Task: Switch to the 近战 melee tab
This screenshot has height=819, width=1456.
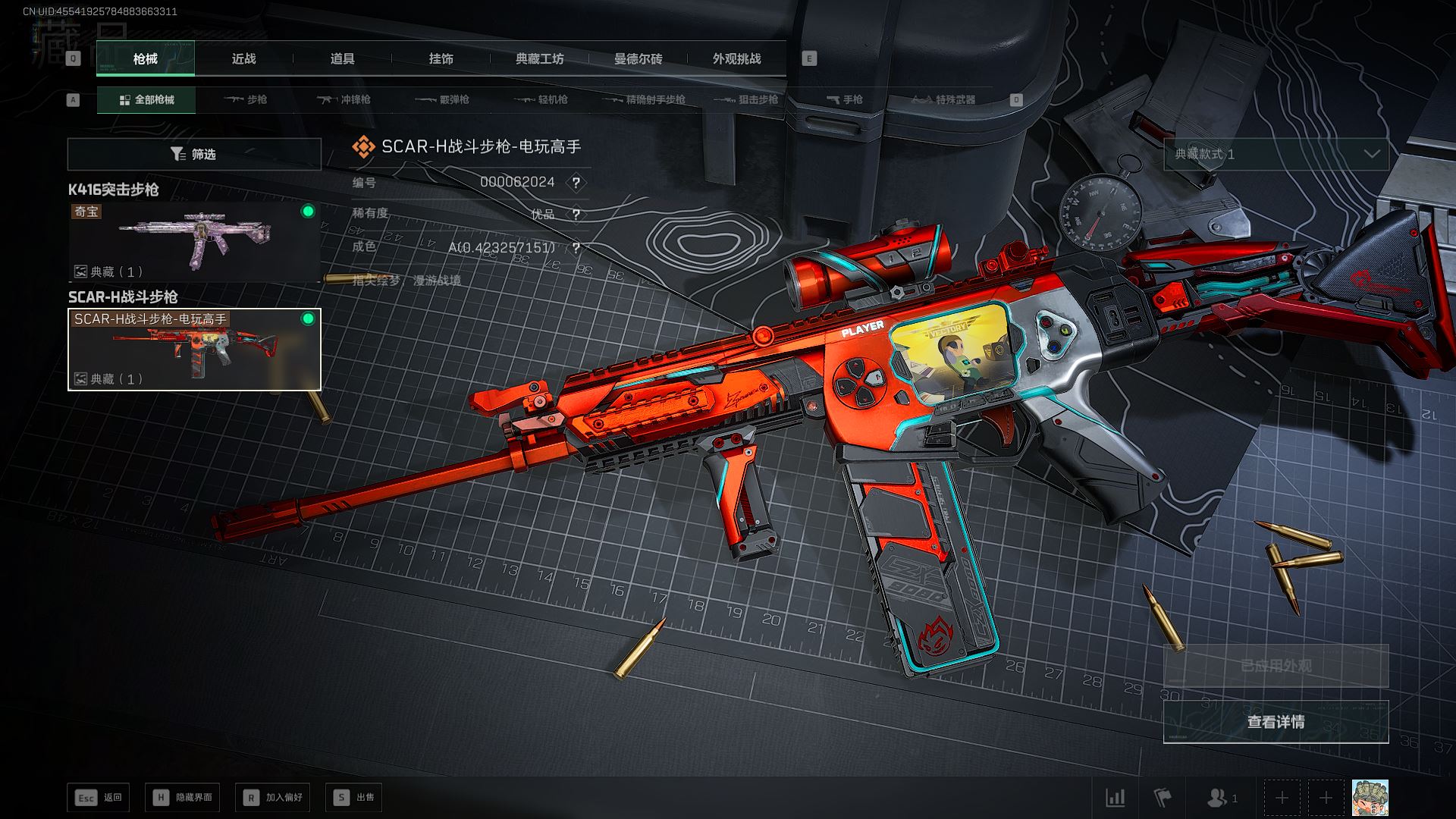Action: [243, 59]
